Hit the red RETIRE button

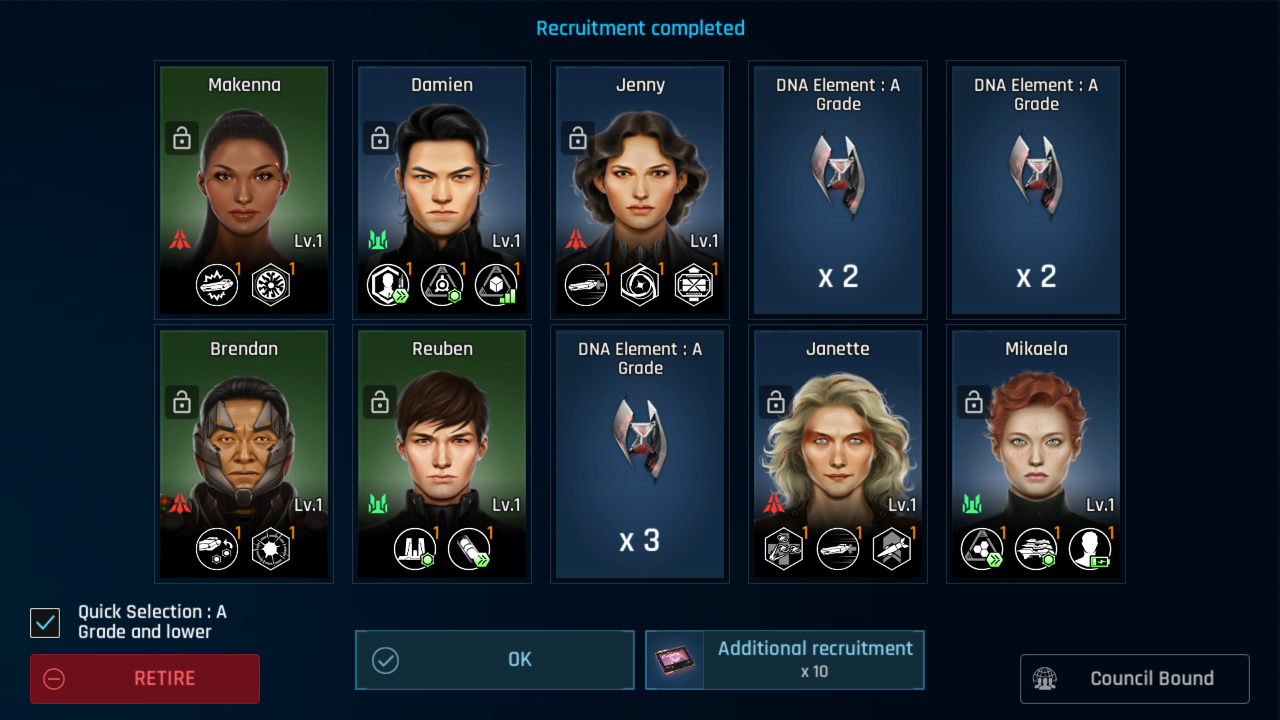coord(145,679)
